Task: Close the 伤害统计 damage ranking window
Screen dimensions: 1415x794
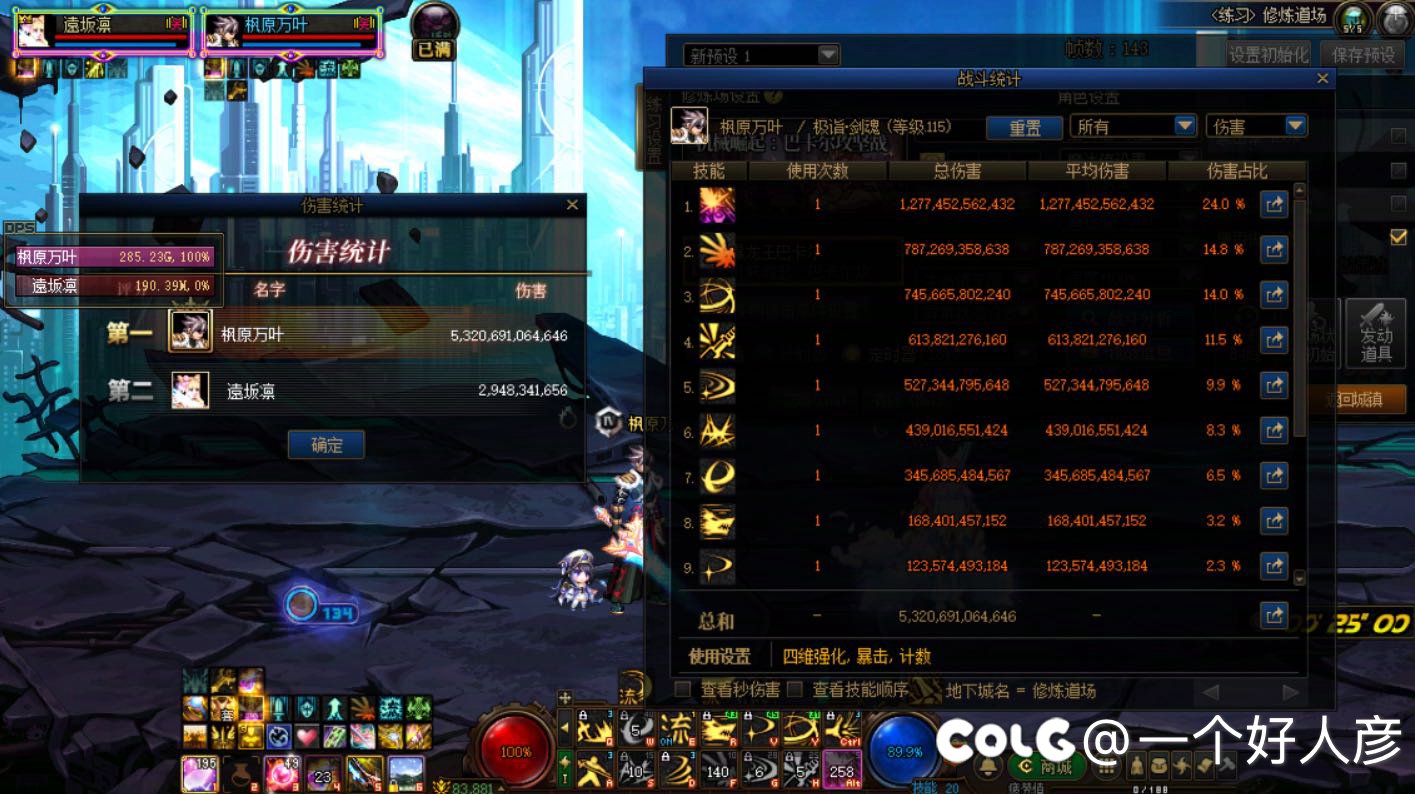Action: pos(572,205)
